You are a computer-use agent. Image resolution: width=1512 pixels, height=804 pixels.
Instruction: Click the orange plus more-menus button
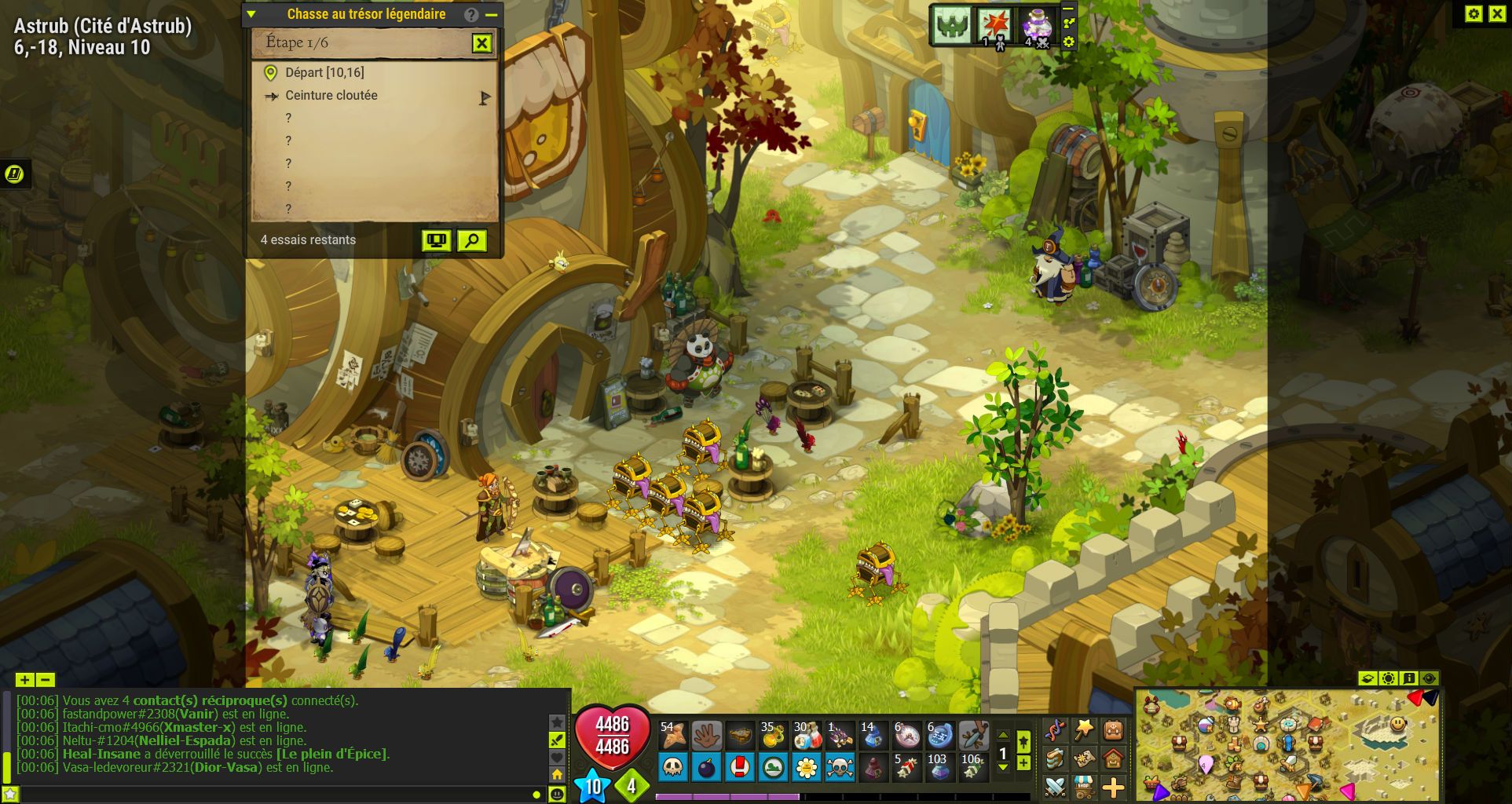(x=1113, y=786)
